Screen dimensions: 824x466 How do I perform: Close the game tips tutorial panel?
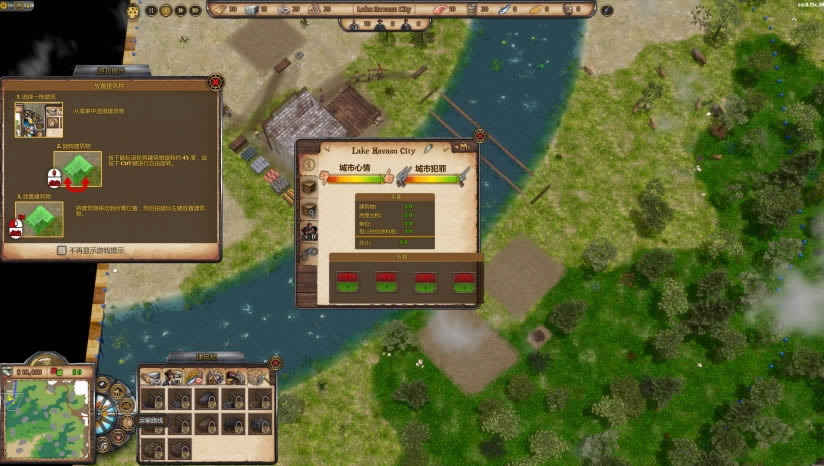(216, 80)
